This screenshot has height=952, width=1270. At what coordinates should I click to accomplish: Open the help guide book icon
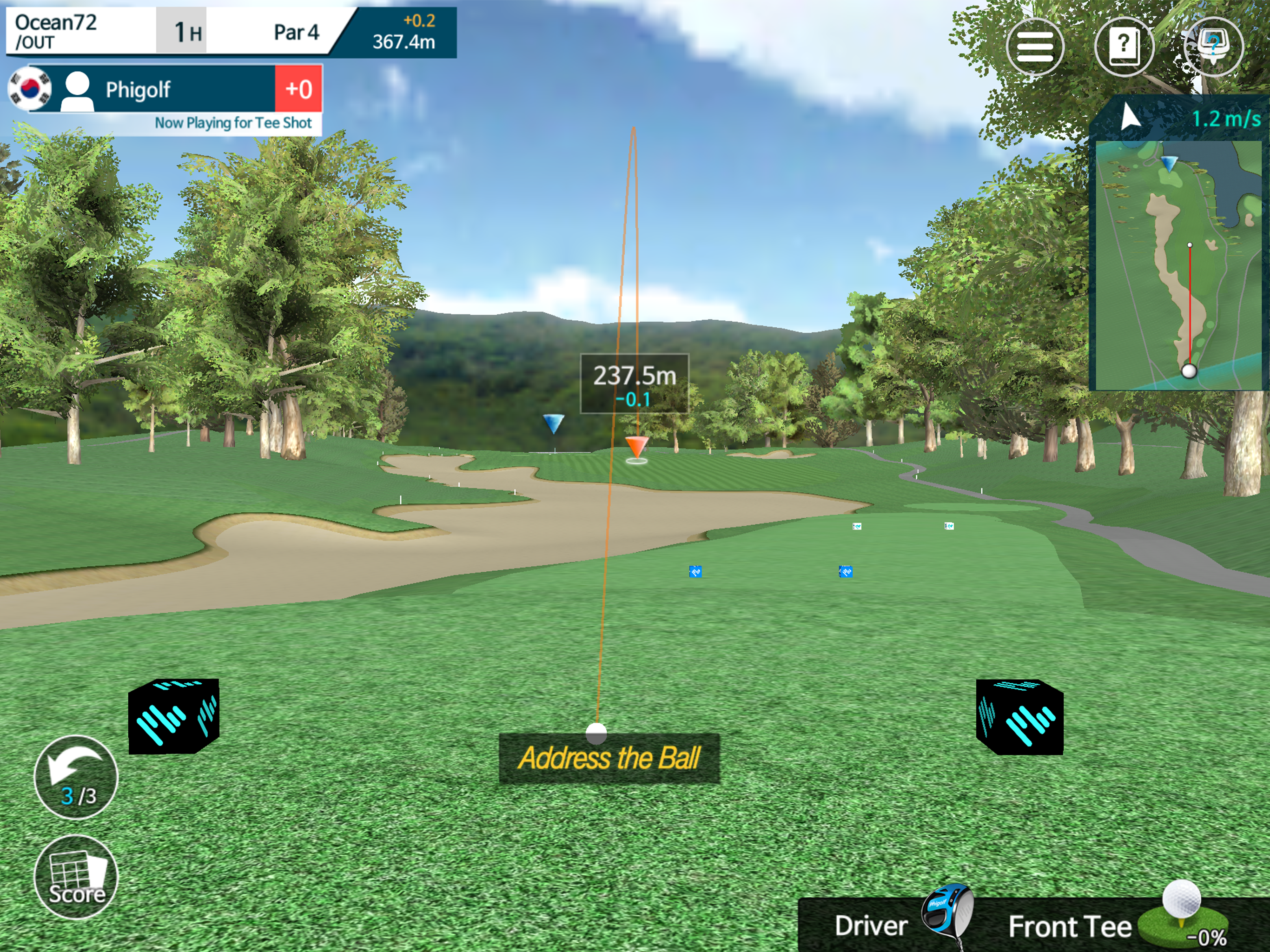1124,47
